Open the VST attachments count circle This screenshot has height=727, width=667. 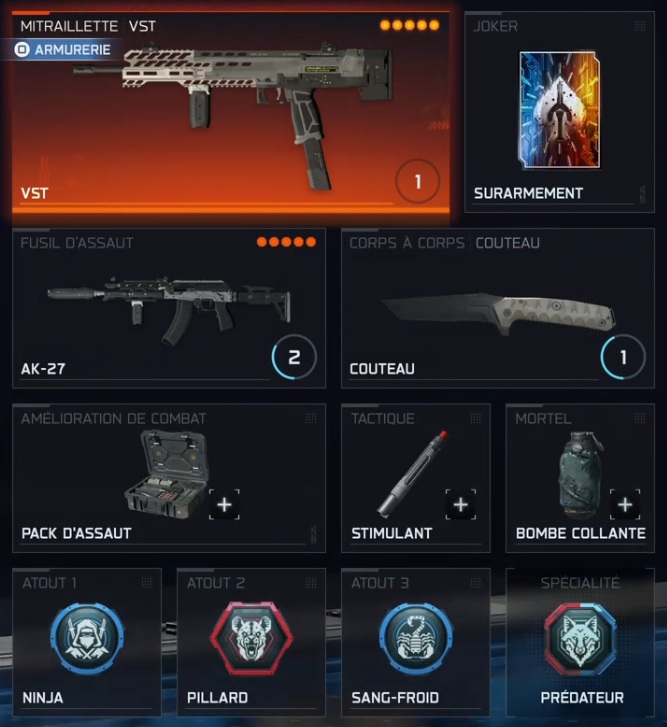pyautogui.click(x=418, y=183)
